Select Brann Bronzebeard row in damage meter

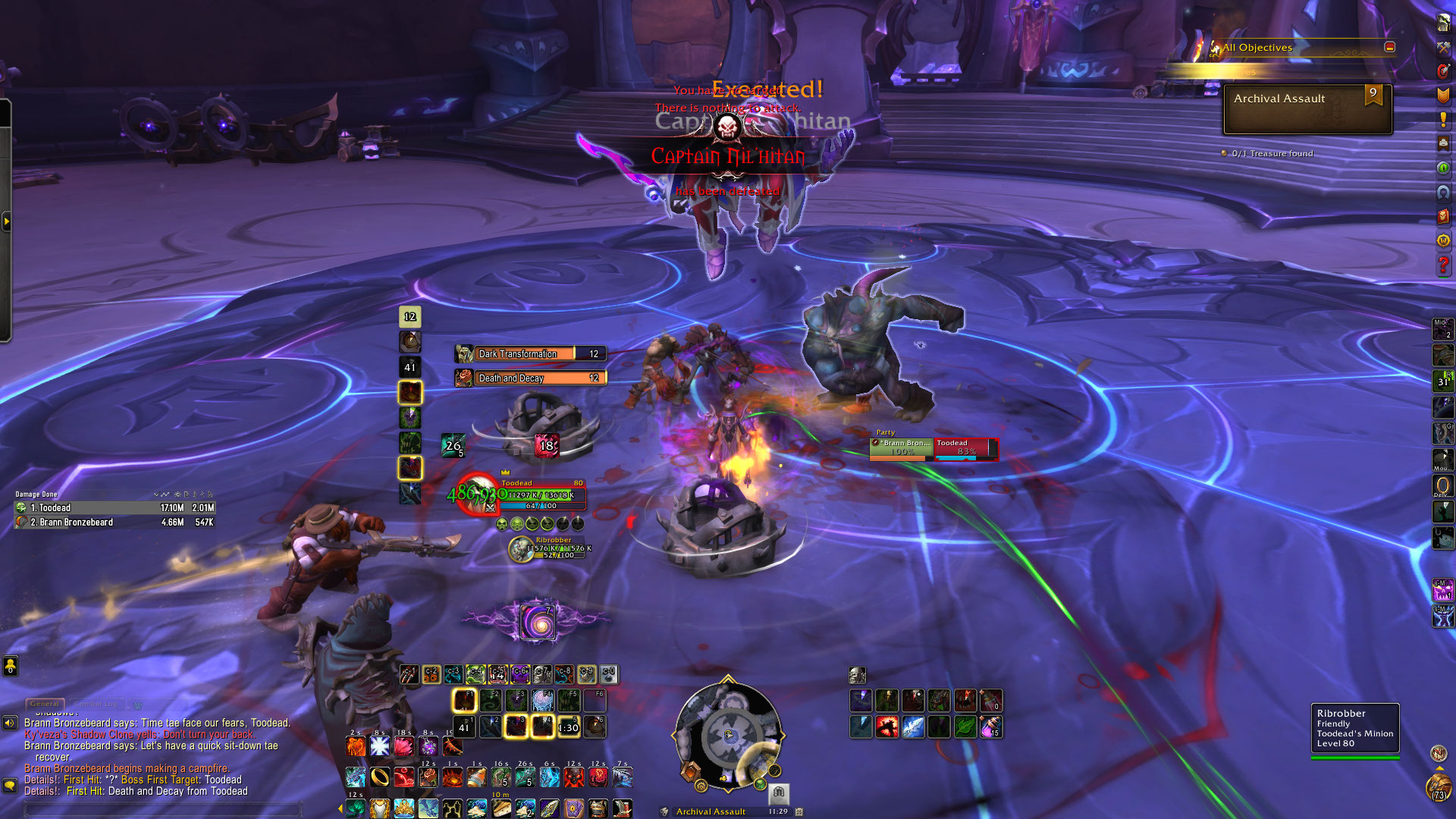115,522
